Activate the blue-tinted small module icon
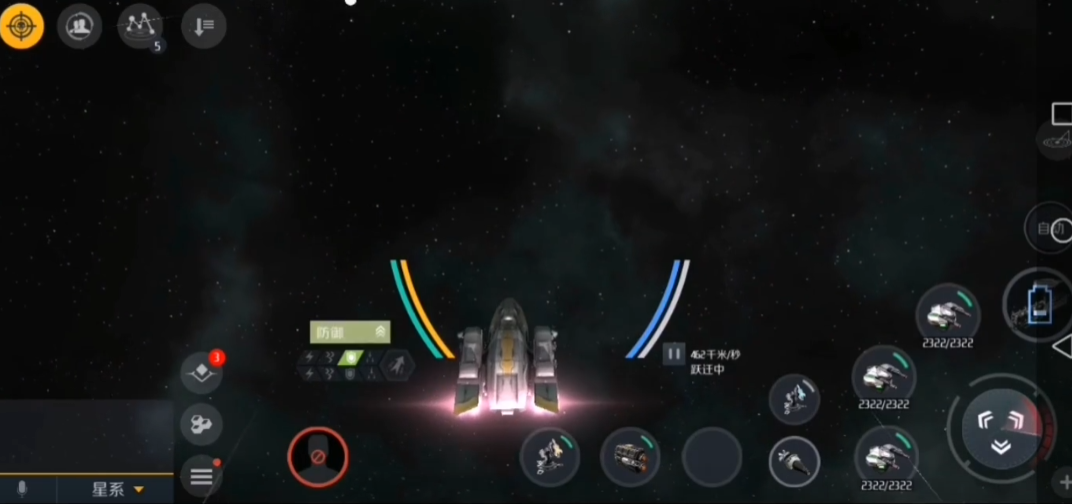Screen dimensions: 1072x504 click(794, 398)
